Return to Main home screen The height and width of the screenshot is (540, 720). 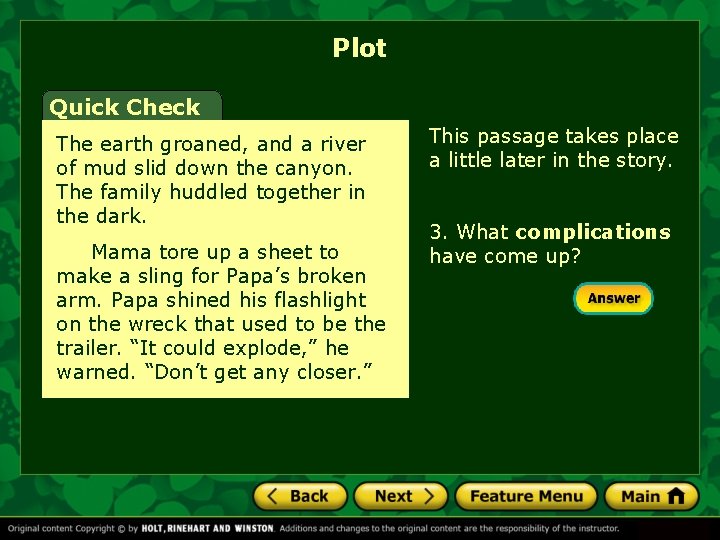651,496
